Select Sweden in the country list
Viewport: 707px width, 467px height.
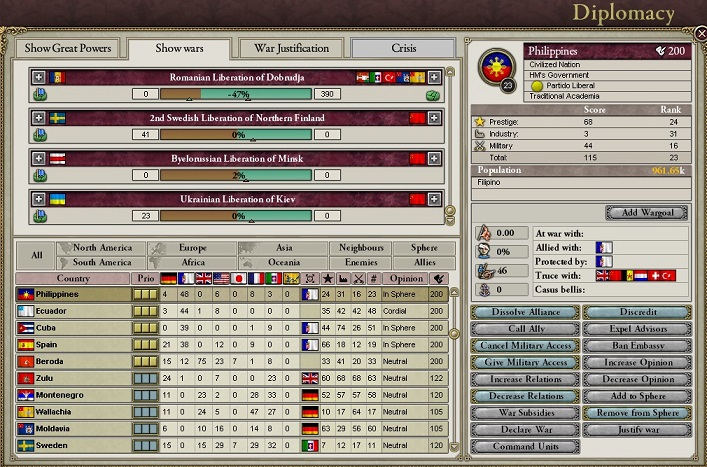pyautogui.click(x=75, y=445)
